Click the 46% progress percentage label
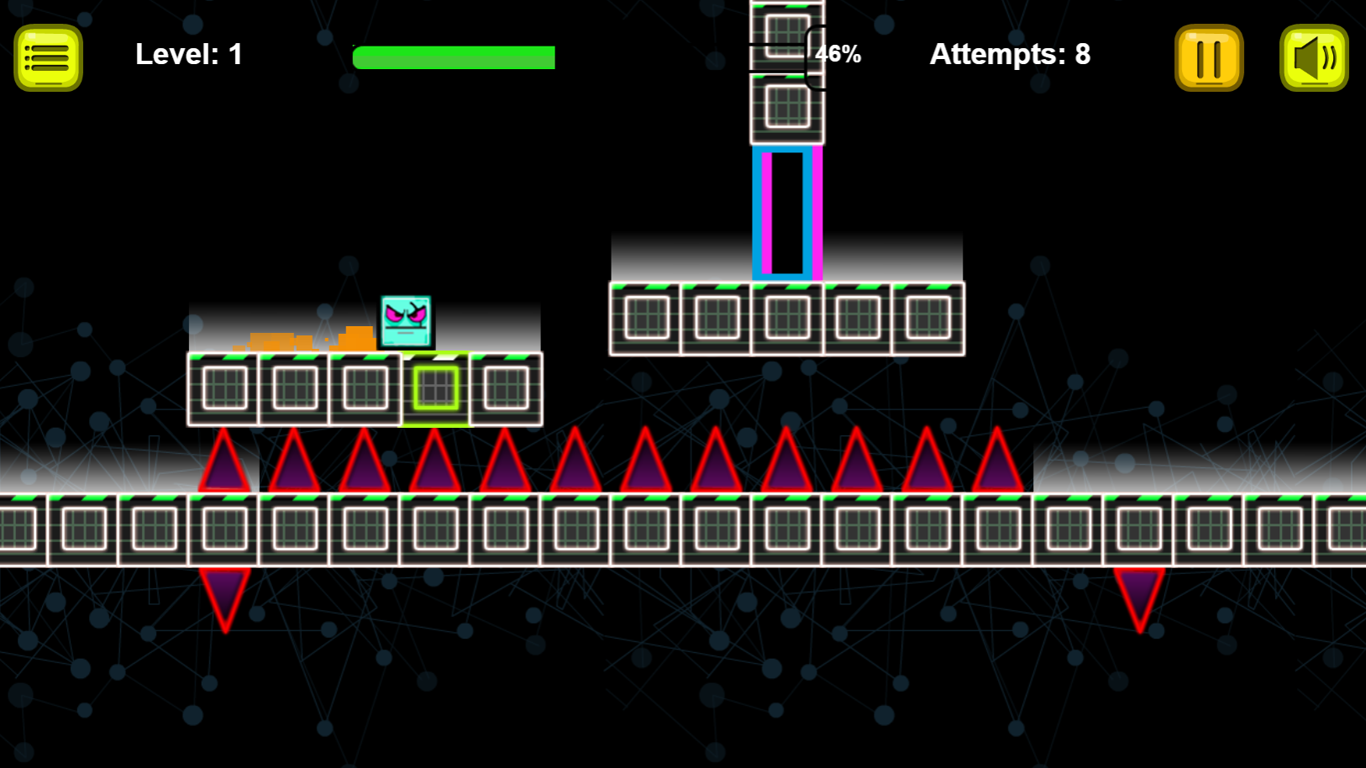 point(838,54)
